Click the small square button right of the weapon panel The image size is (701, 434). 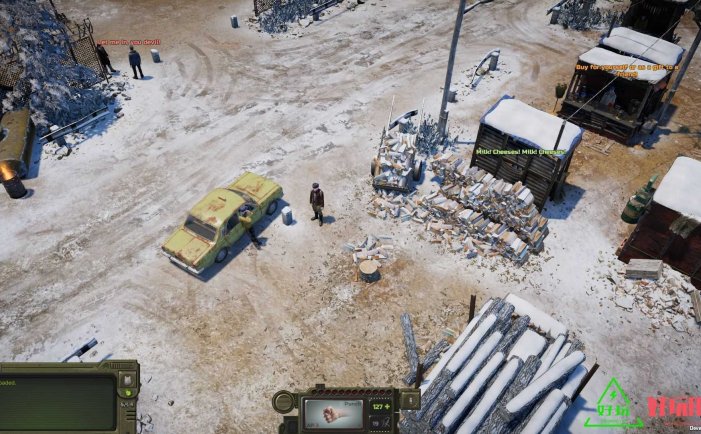coord(409,400)
